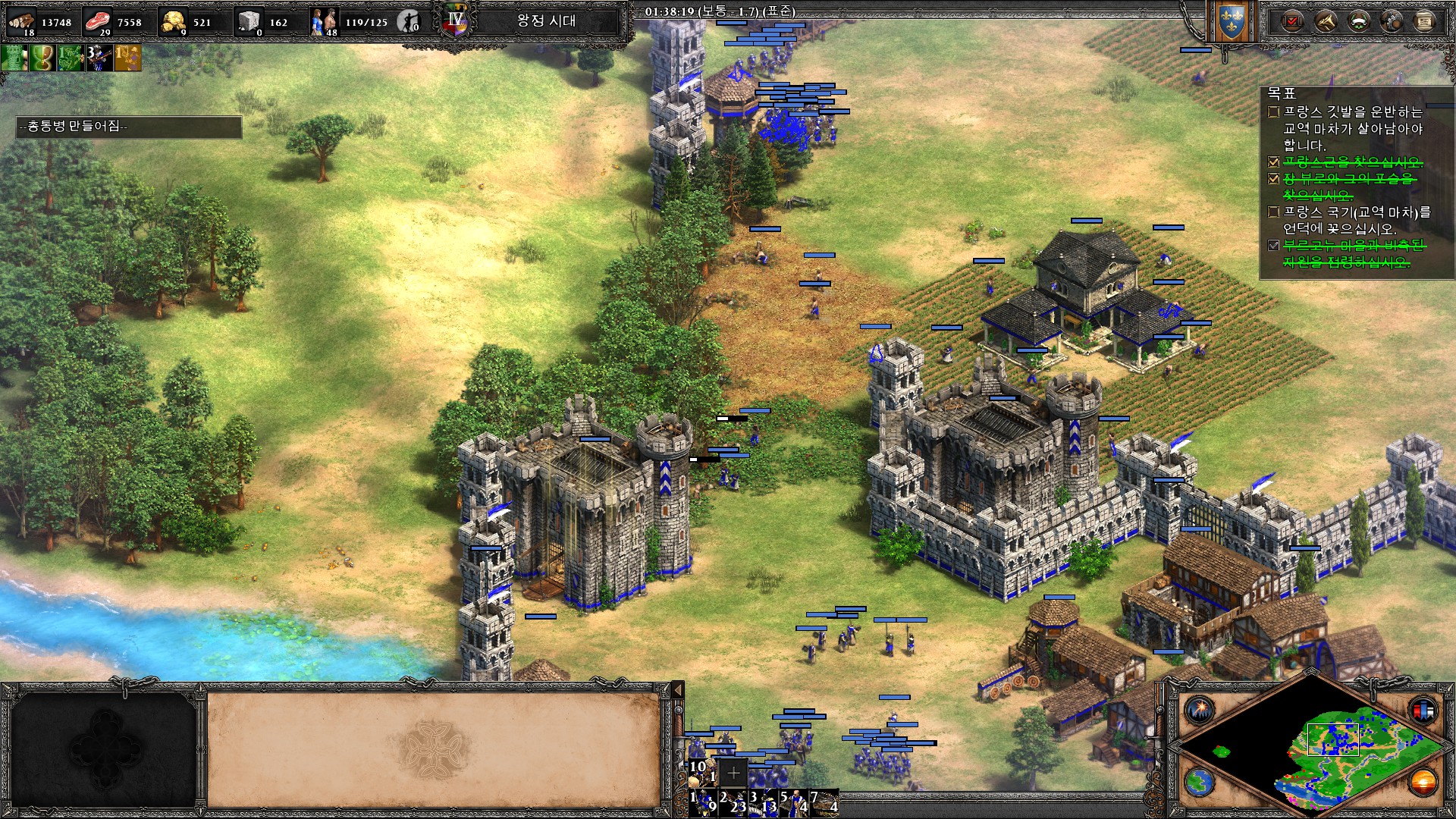
Task: Switch minimap mode with the globe button
Action: click(x=1200, y=782)
